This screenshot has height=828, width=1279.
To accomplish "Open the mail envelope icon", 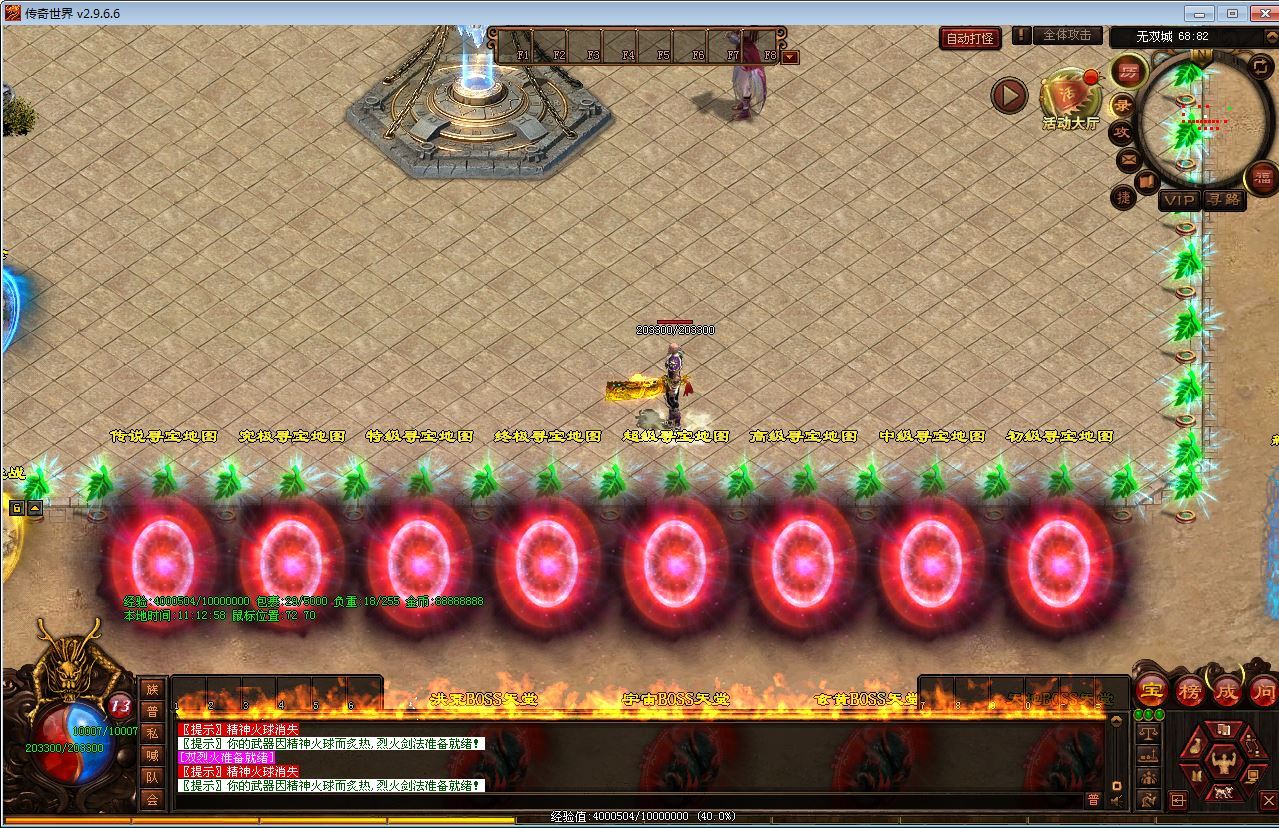I will [1129, 159].
